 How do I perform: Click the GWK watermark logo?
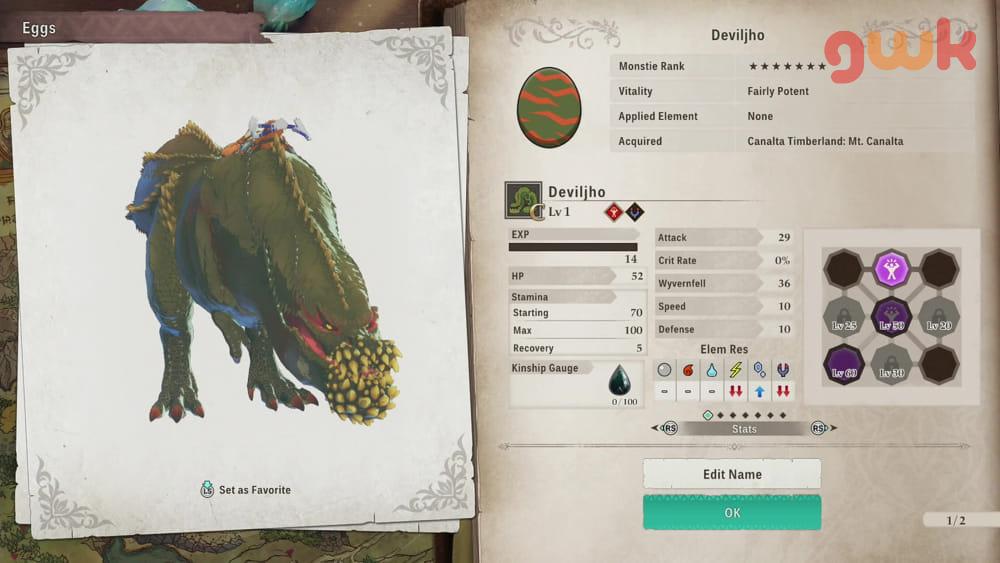point(900,53)
